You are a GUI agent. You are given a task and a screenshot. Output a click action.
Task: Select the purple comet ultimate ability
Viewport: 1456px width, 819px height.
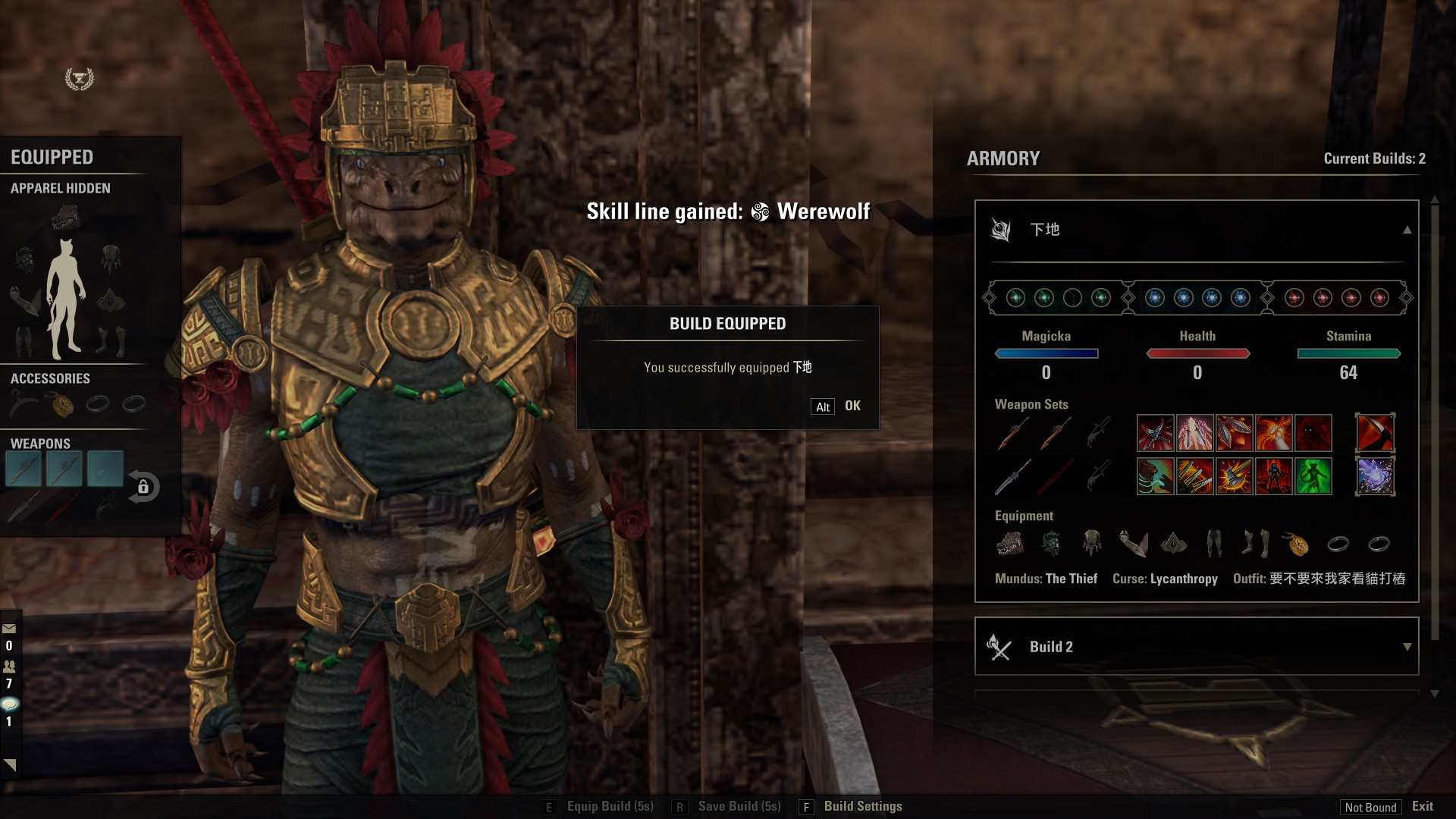tap(1375, 476)
